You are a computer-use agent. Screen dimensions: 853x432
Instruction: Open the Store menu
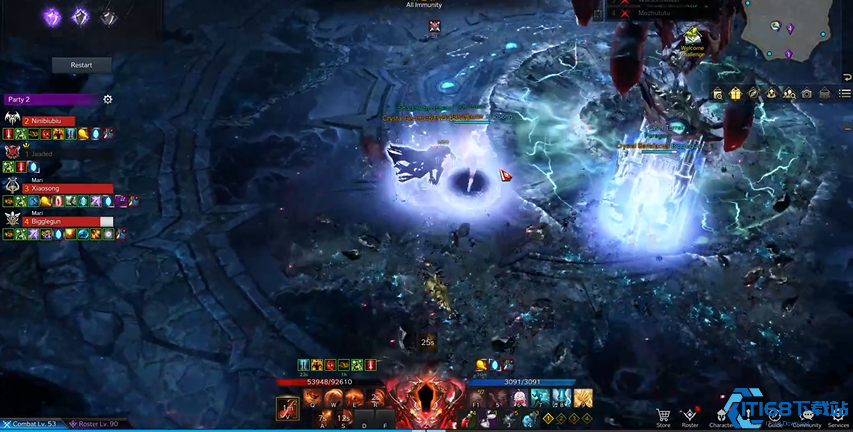tap(663, 415)
